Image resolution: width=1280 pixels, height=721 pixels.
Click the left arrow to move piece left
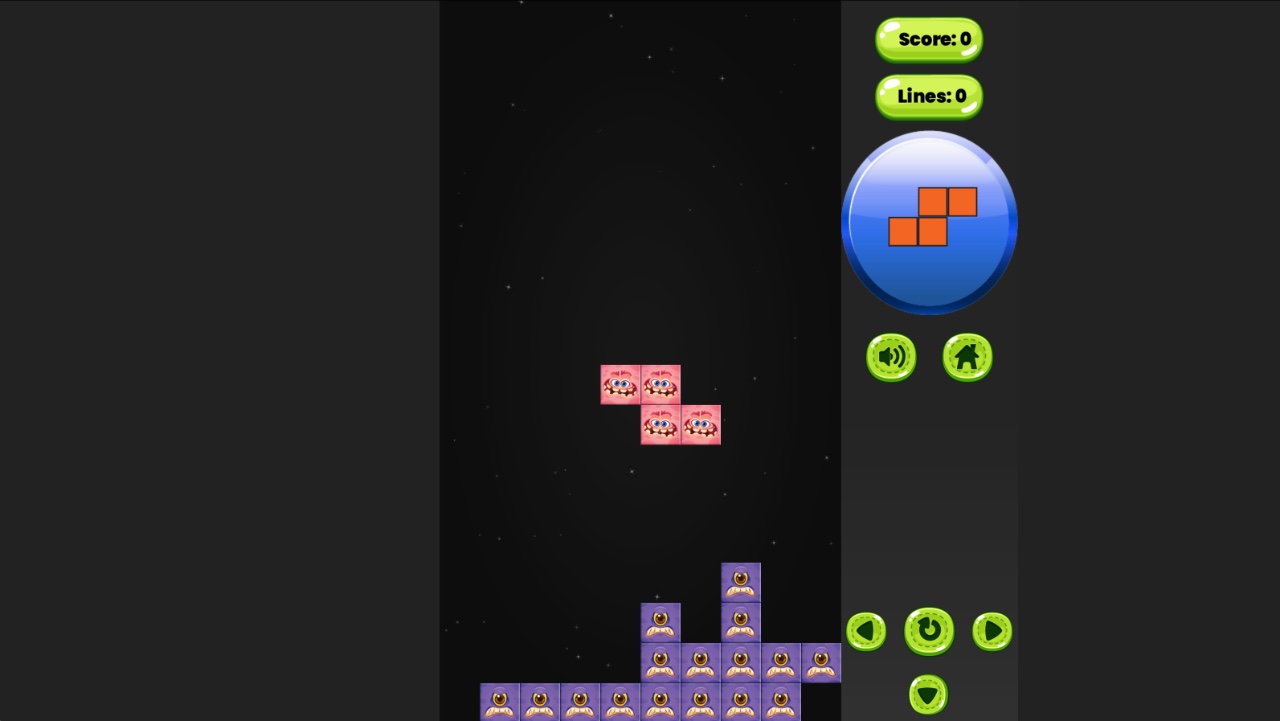click(x=865, y=632)
